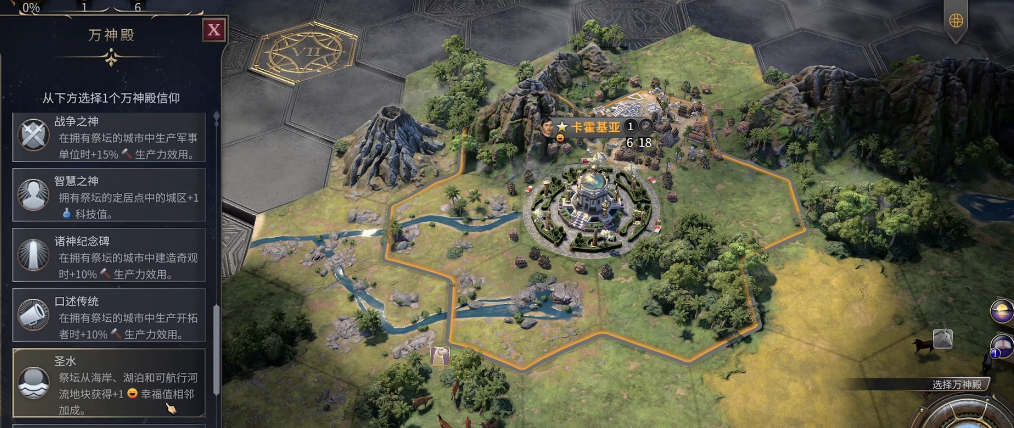This screenshot has height=428, width=1014.
Task: Click the 选择万神殿 notification label
Action: tap(960, 385)
